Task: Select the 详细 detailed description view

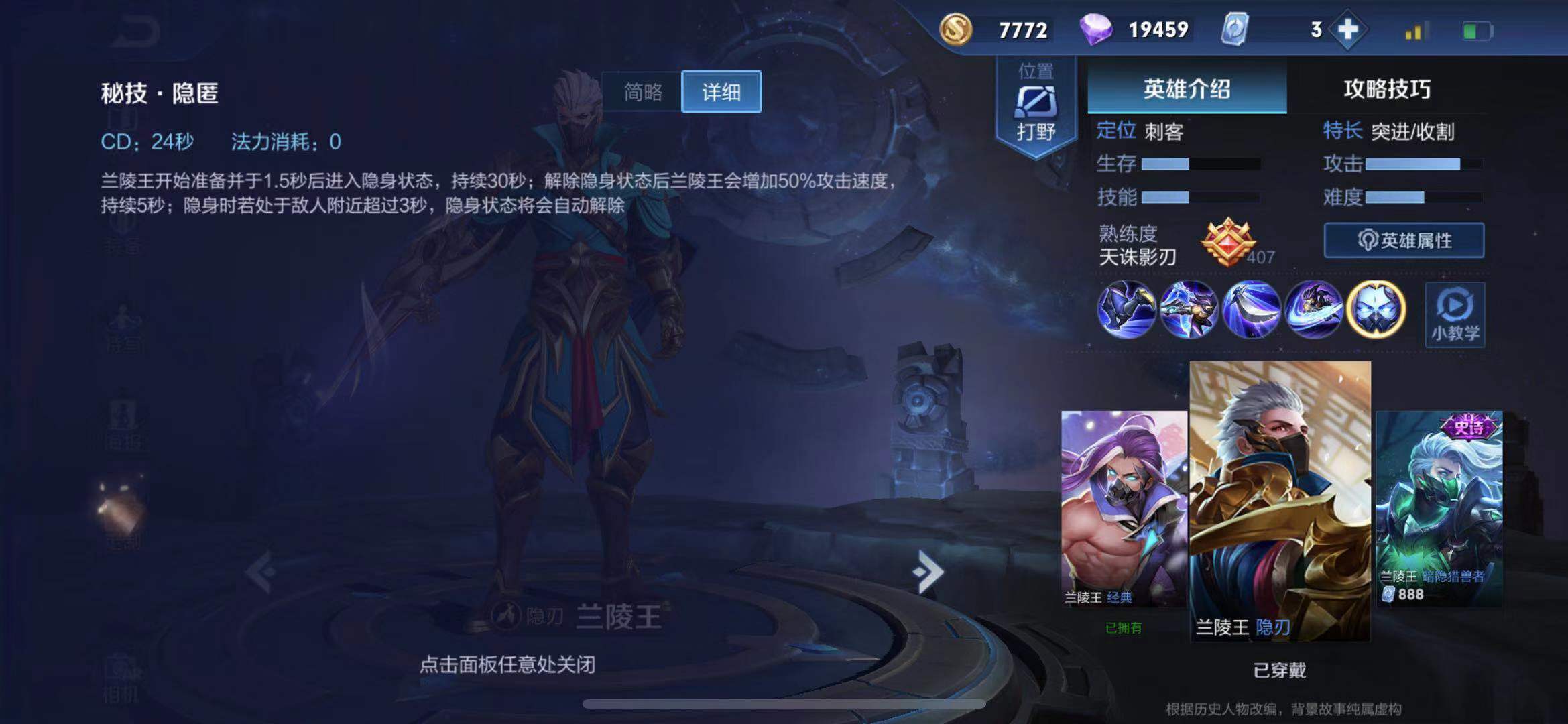Action: click(721, 93)
